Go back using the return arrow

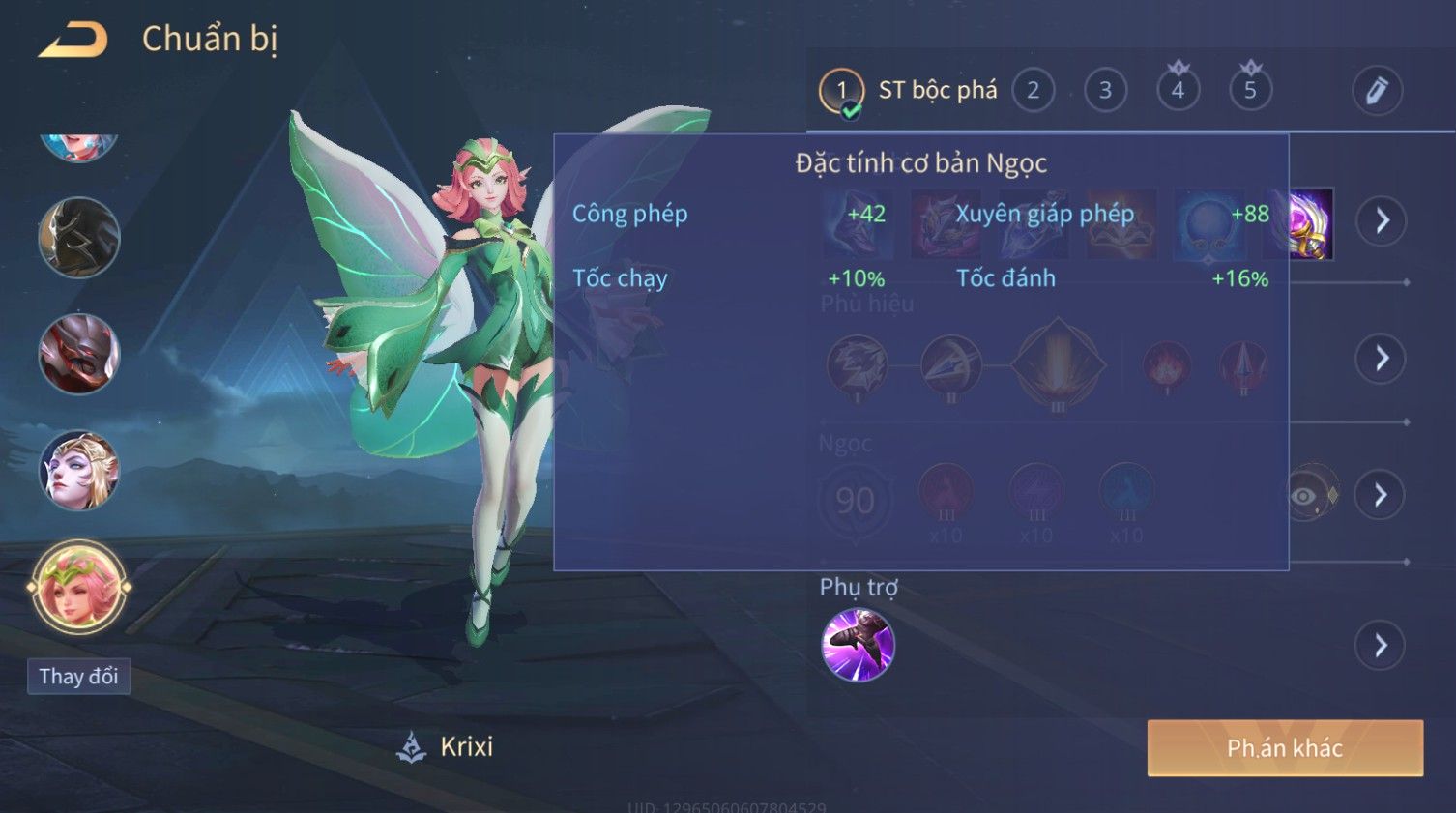click(73, 40)
